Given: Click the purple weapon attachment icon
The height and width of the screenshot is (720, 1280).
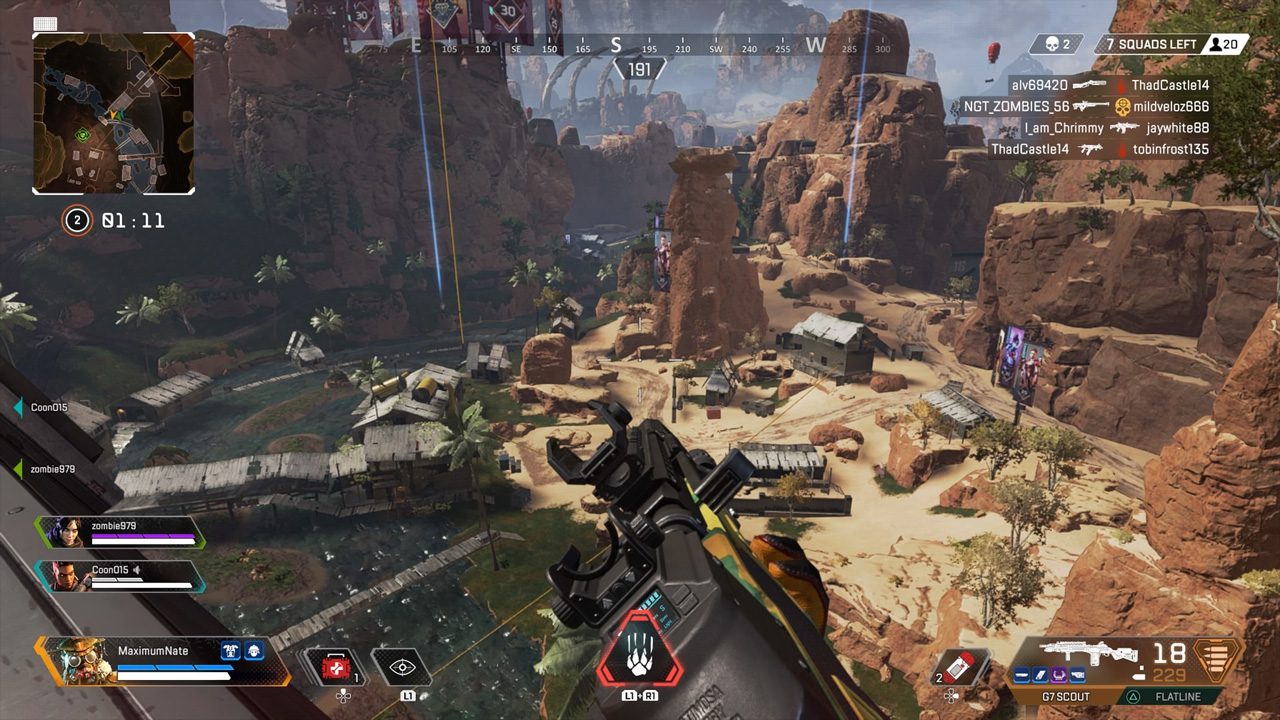Looking at the screenshot, I should (x=1058, y=677).
